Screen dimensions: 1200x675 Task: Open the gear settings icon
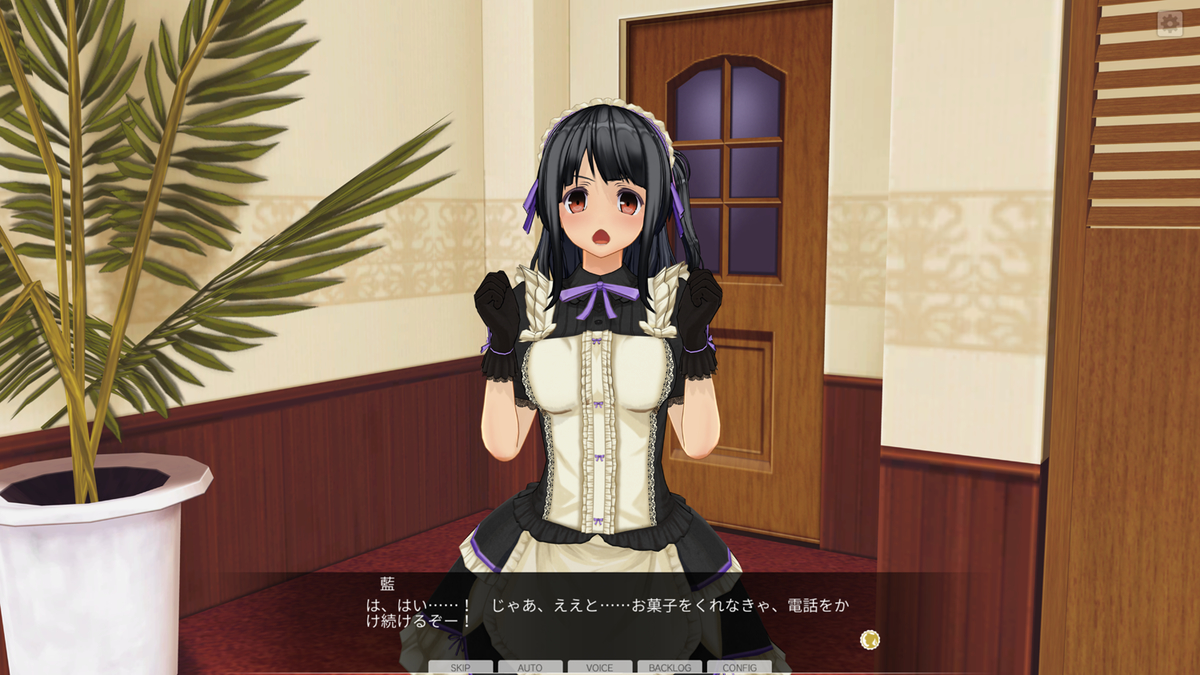1169,24
